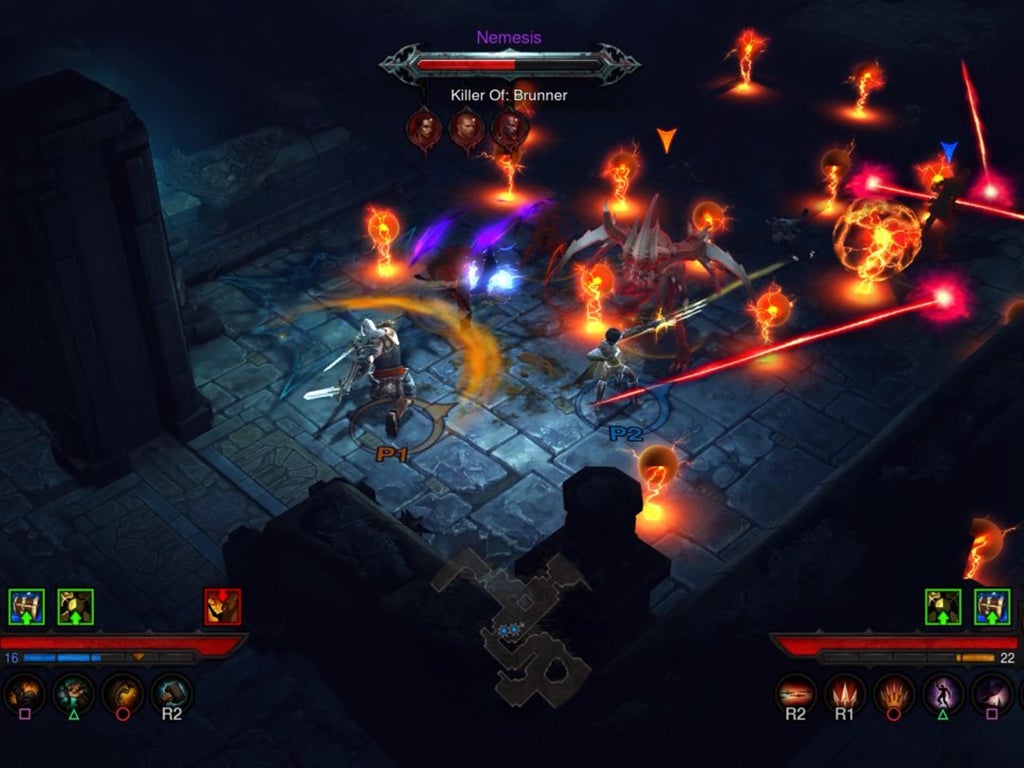
Task: Check the Demon Hunter's treasure chest buff icon
Action: [x=992, y=606]
